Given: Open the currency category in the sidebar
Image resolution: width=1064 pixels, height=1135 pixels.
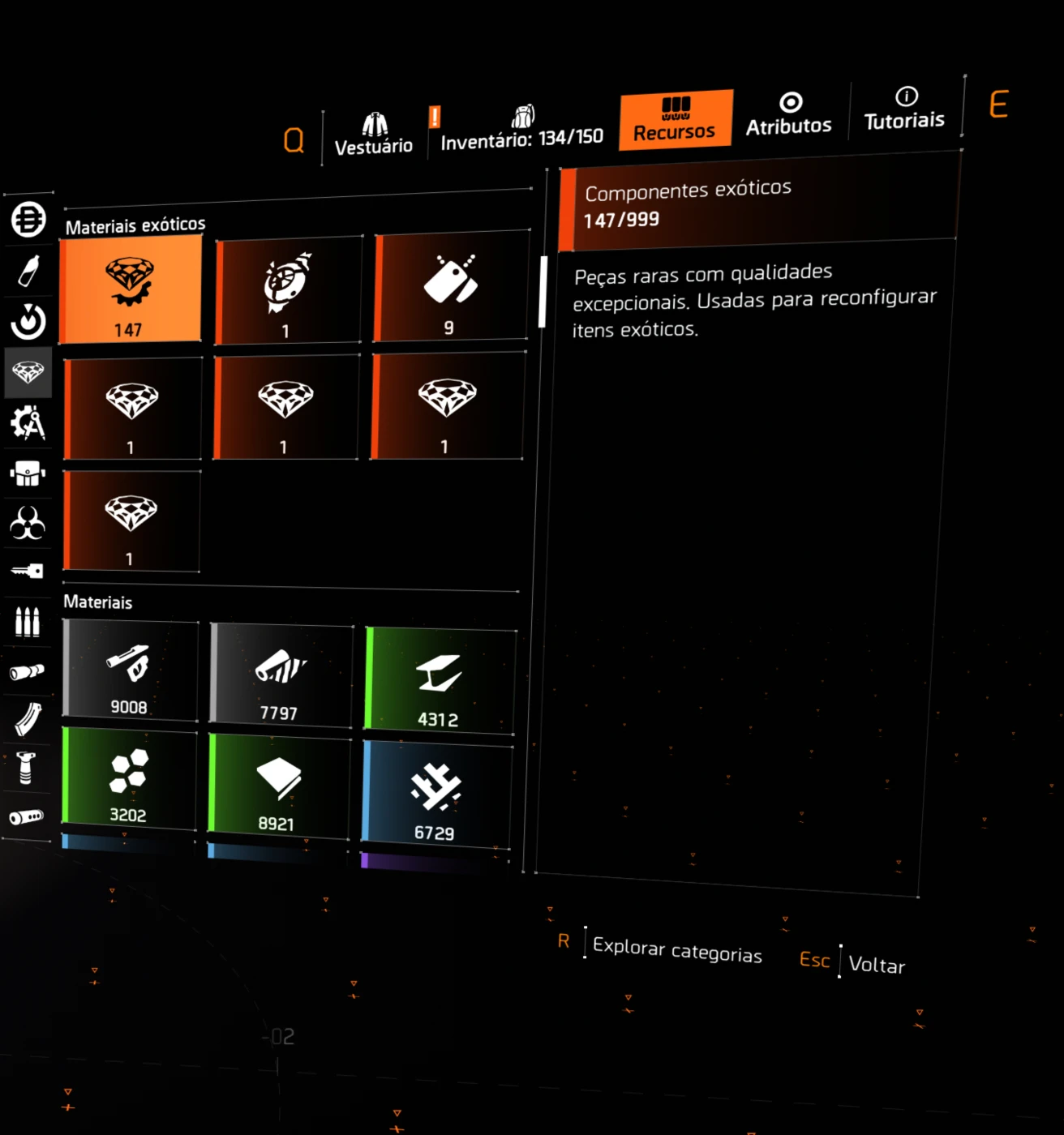Looking at the screenshot, I should point(28,220).
